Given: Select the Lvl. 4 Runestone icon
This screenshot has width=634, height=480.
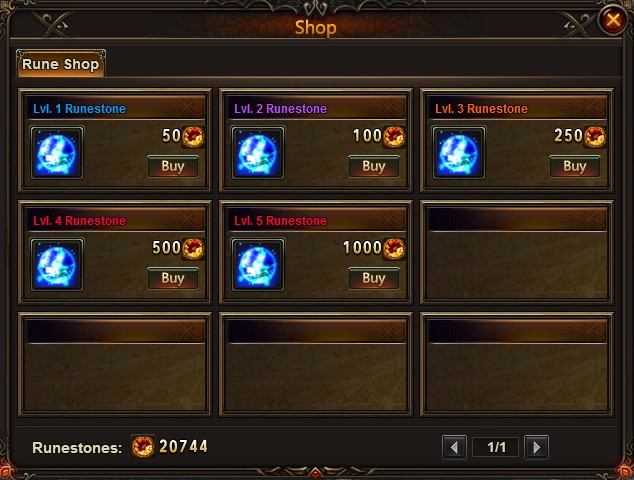Looking at the screenshot, I should coord(57,265).
